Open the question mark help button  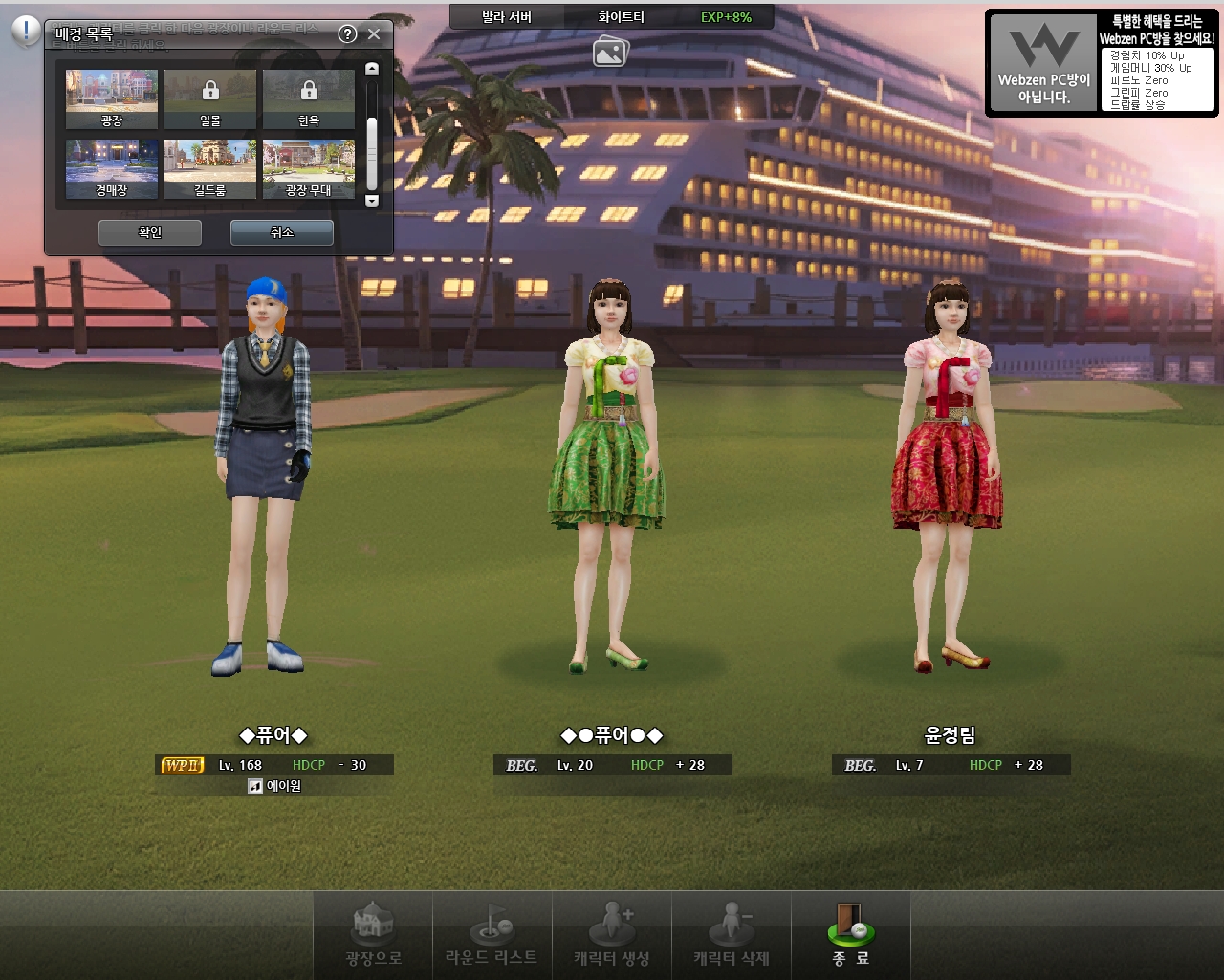coord(348,34)
